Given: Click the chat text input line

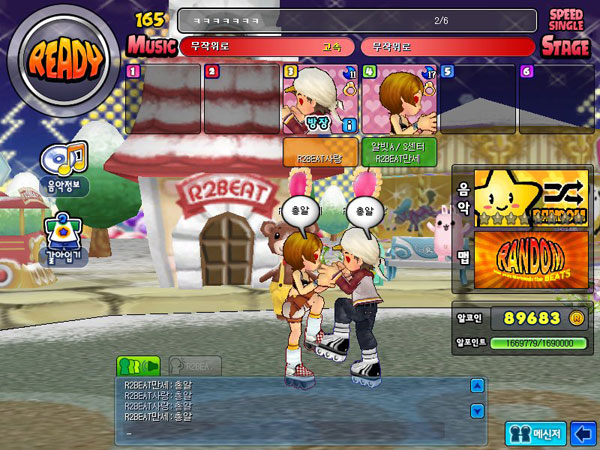Looking at the screenshot, I should tap(290, 433).
